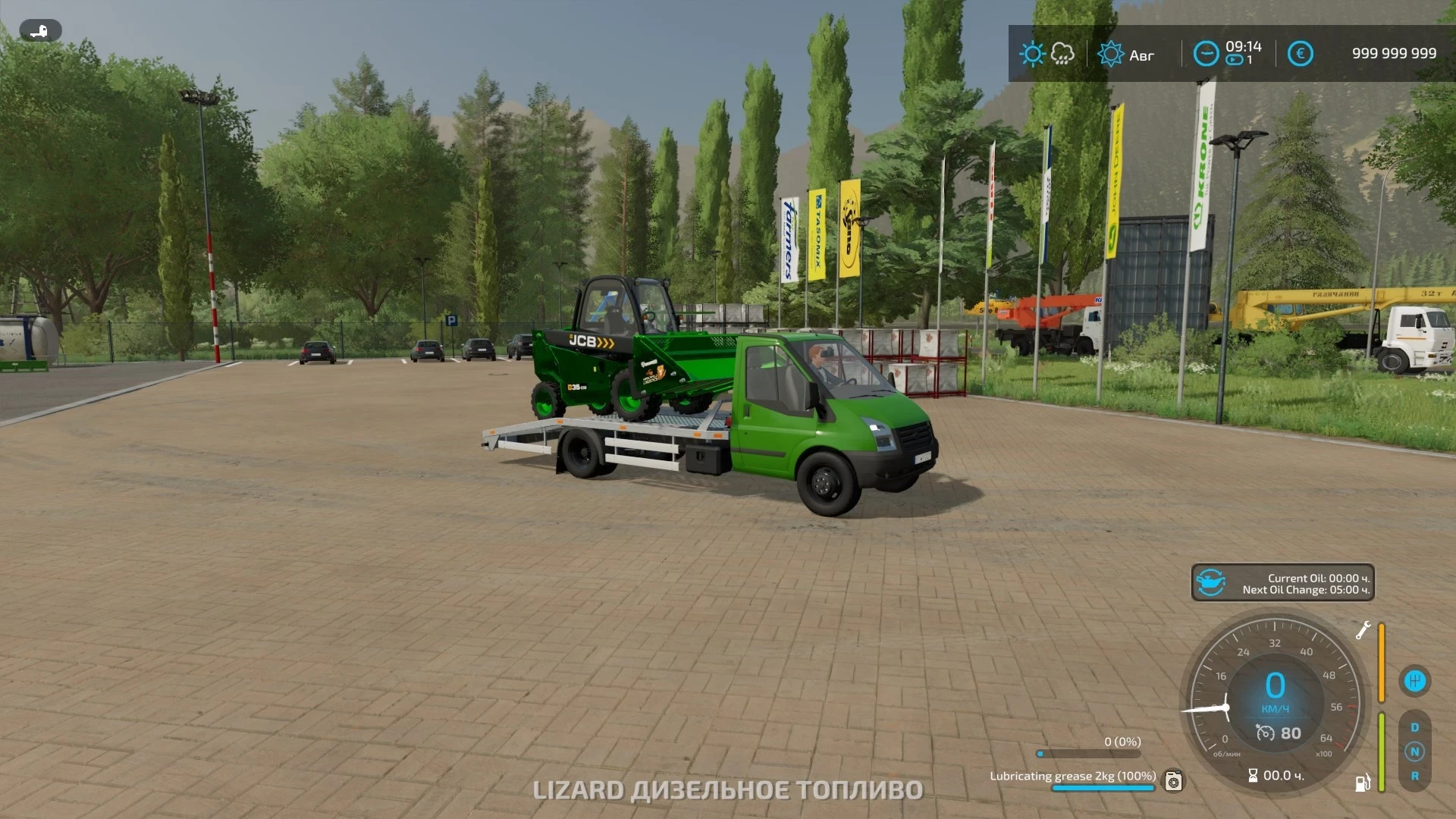The height and width of the screenshot is (819, 1456).
Task: Click the 999 999 999 money display
Action: click(1394, 53)
